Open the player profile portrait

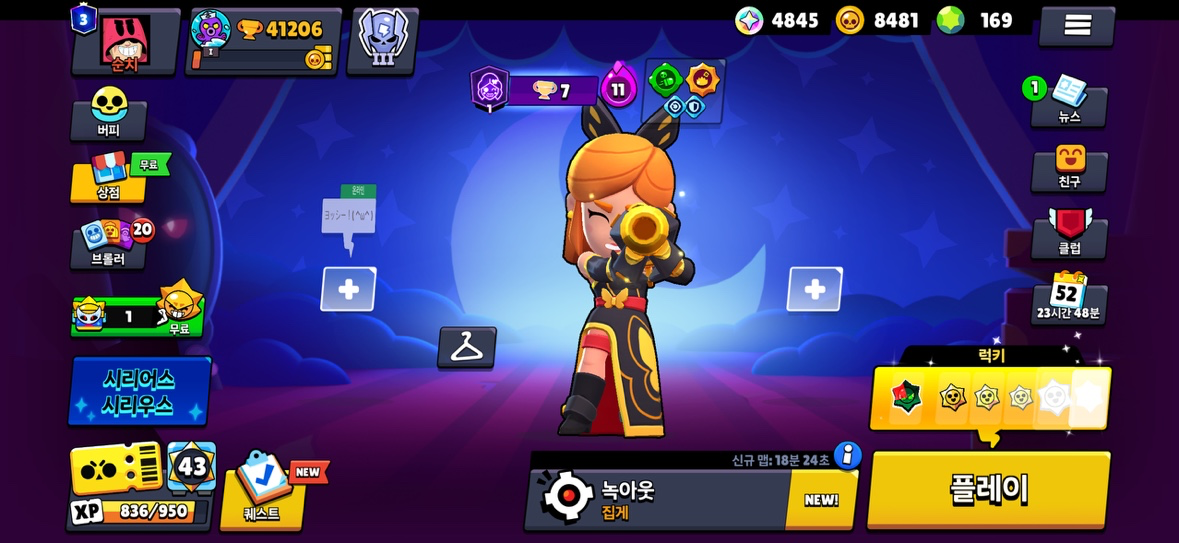tap(126, 42)
